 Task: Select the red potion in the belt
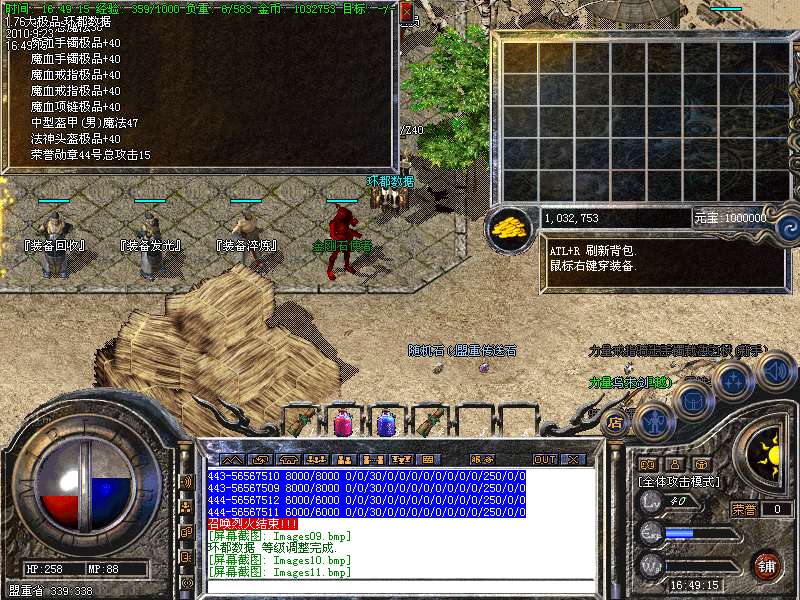(x=342, y=422)
